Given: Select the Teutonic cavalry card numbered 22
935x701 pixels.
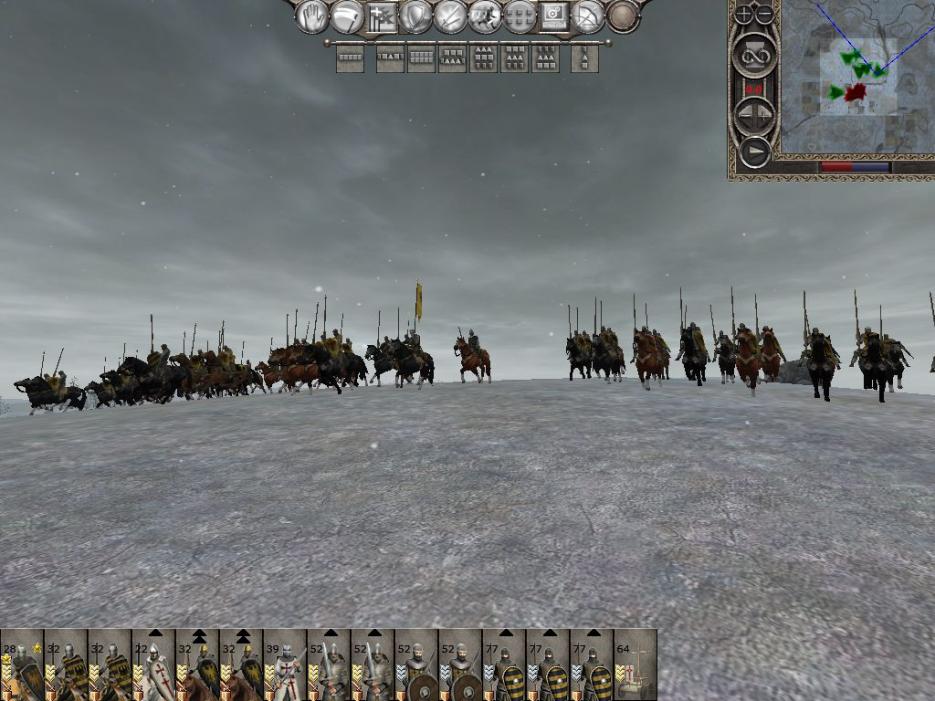Looking at the screenshot, I should click(153, 665).
